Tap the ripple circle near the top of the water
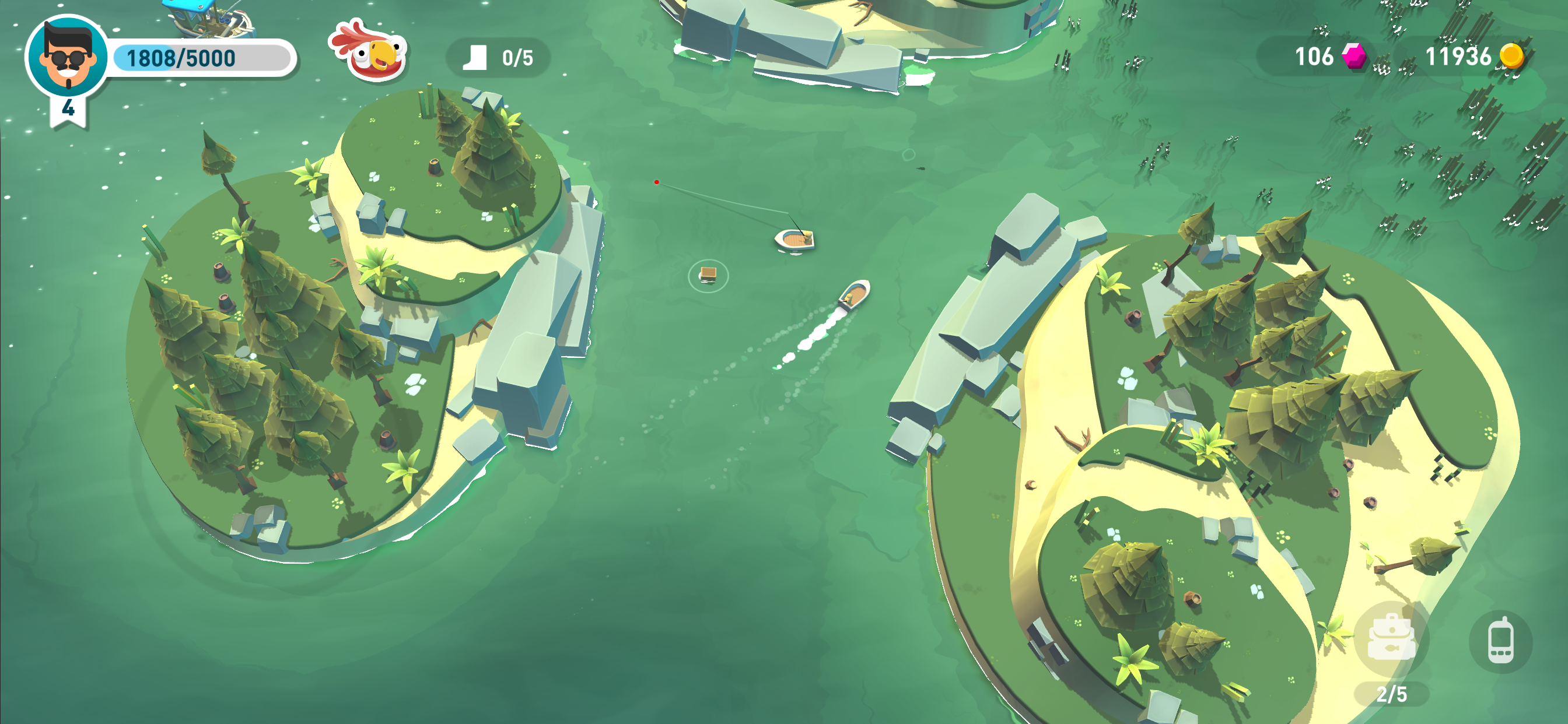This screenshot has width=1568, height=724. [909, 156]
